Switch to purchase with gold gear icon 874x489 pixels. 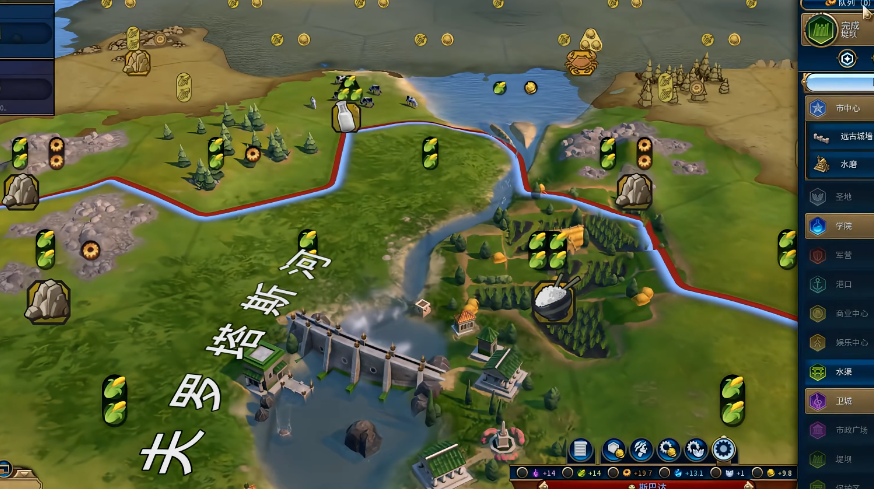pyautogui.click(x=669, y=450)
